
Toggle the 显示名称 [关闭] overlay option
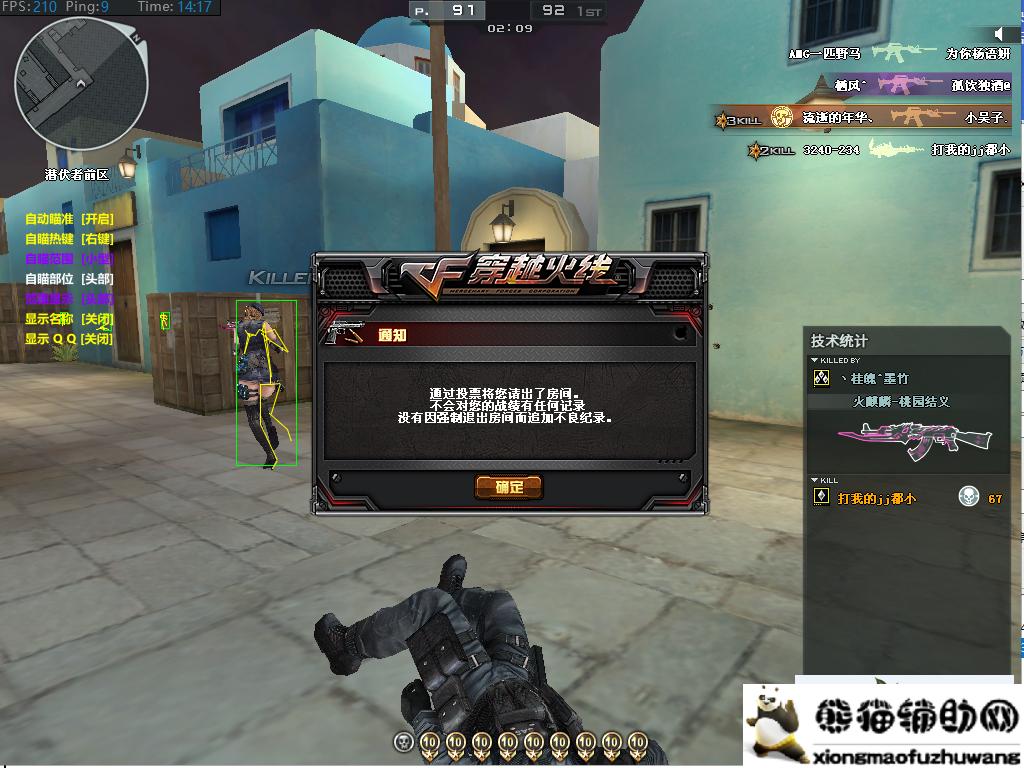(69, 319)
